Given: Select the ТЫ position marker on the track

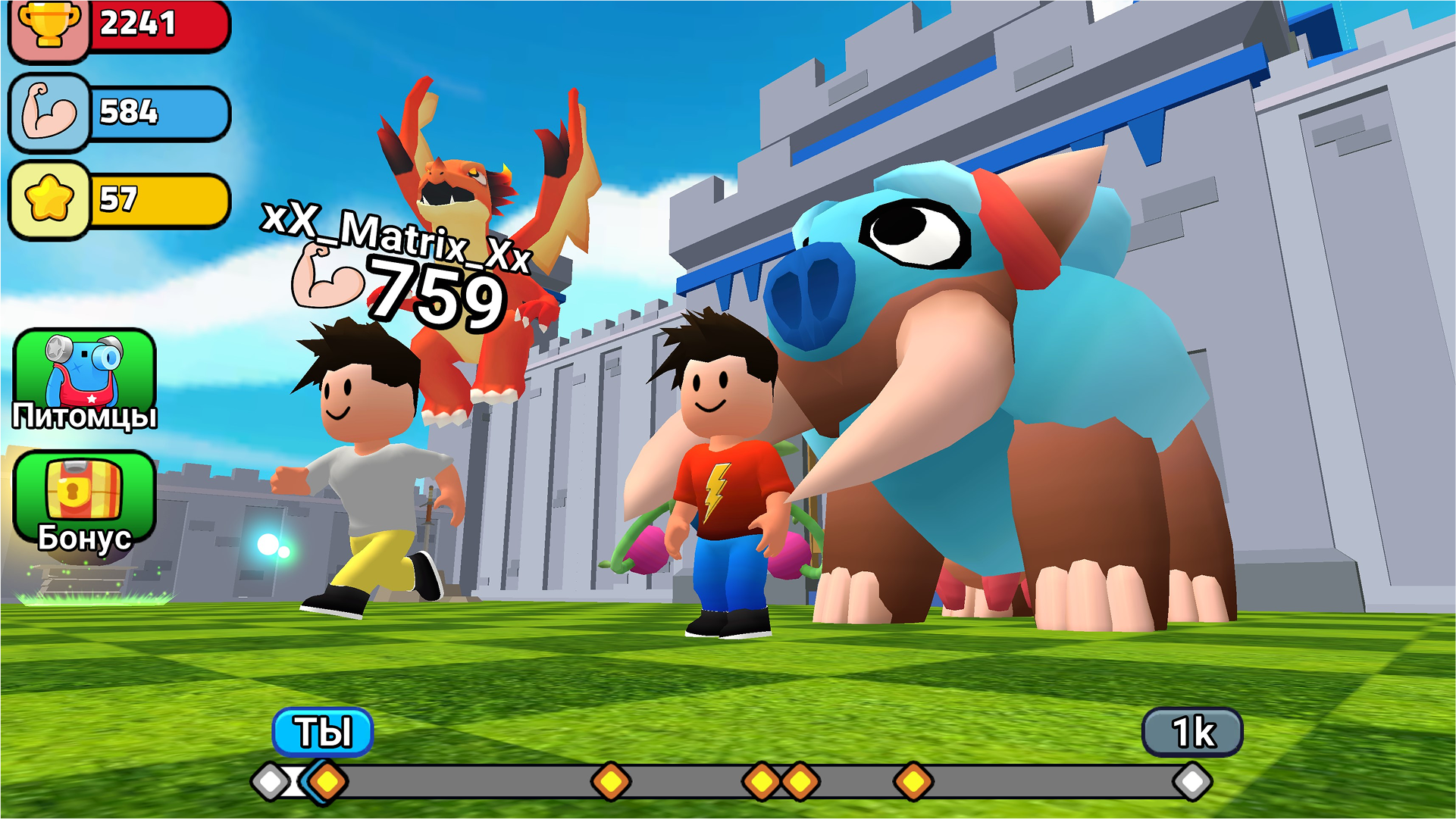Looking at the screenshot, I should 326,731.
